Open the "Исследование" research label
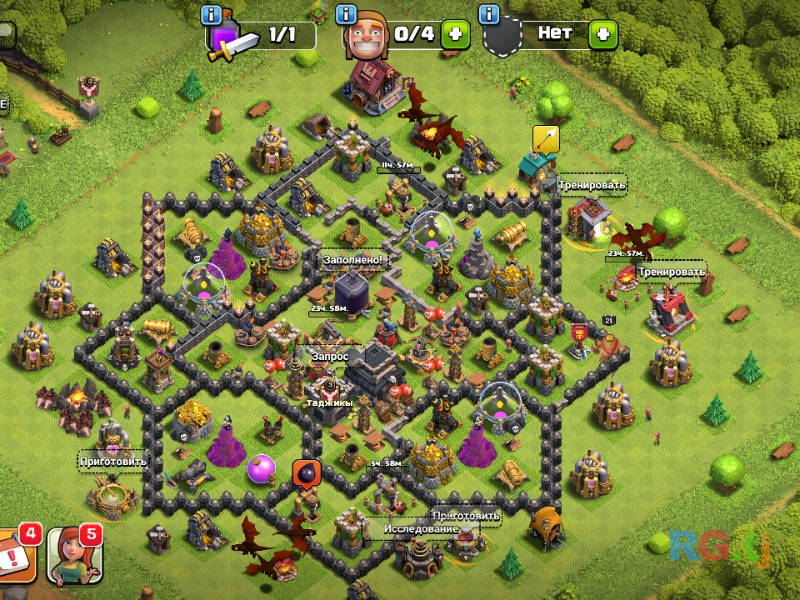800x600 pixels. click(x=420, y=529)
